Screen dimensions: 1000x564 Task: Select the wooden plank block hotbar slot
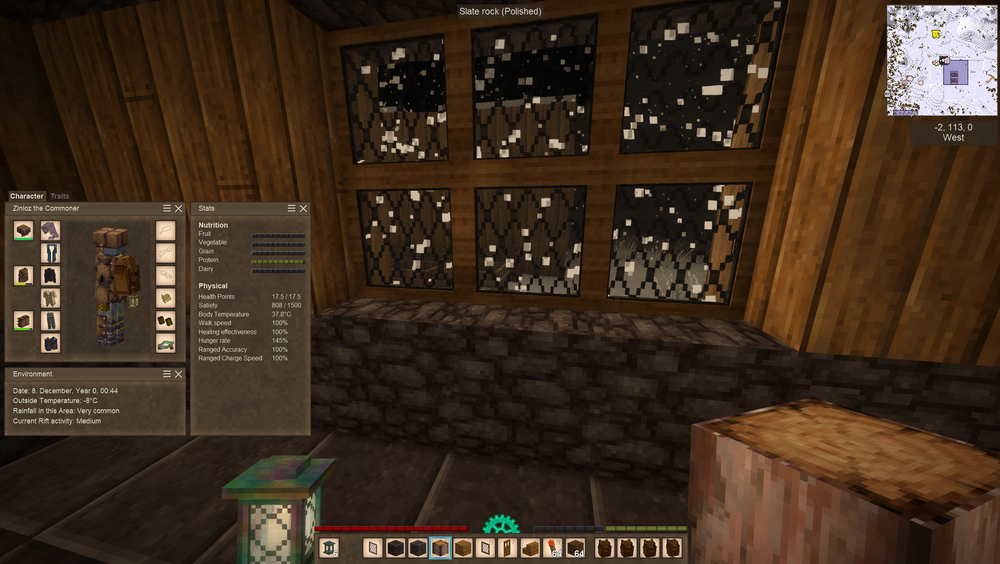[x=462, y=547]
